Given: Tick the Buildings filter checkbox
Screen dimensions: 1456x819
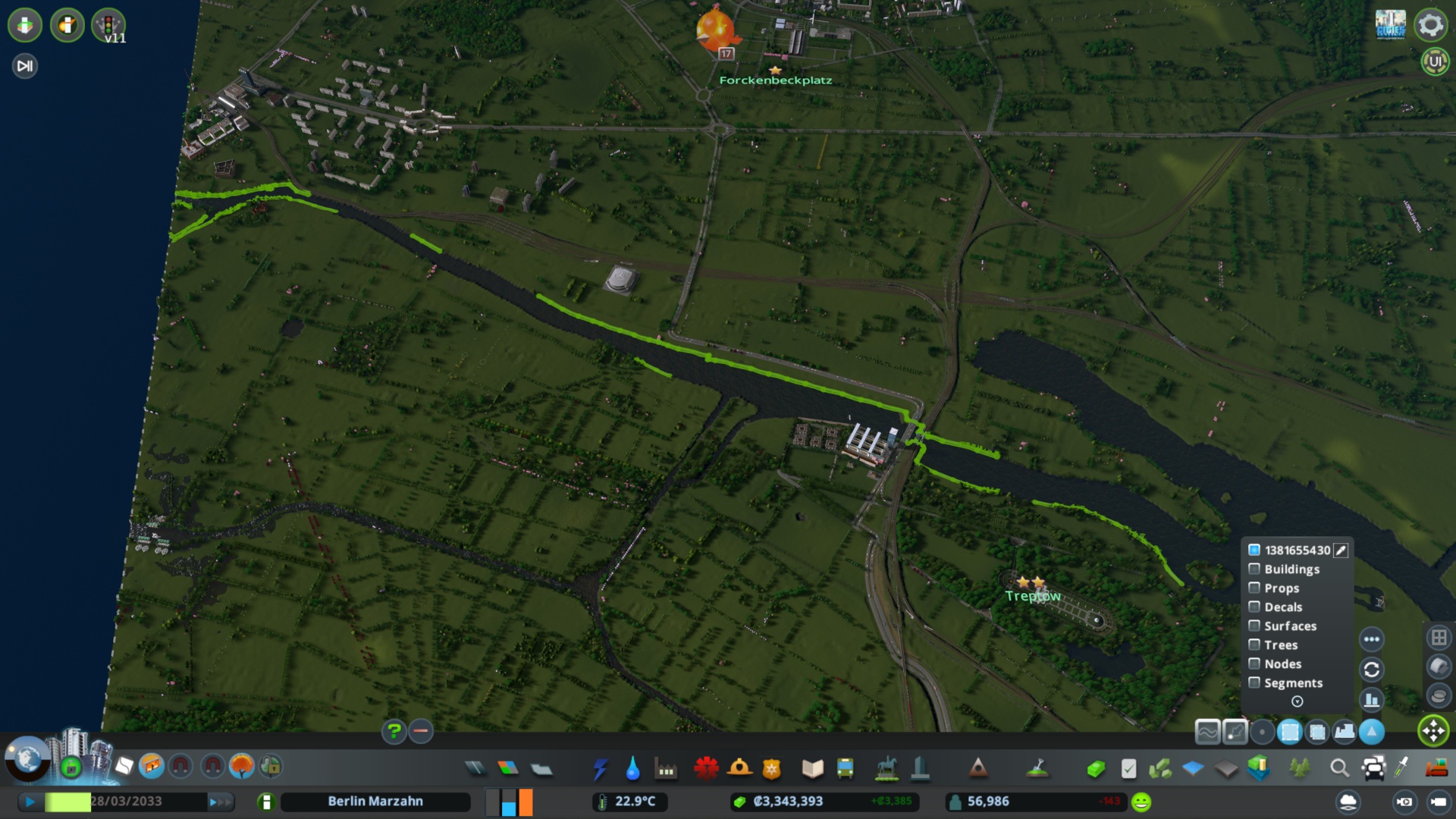Looking at the screenshot, I should pos(1254,569).
